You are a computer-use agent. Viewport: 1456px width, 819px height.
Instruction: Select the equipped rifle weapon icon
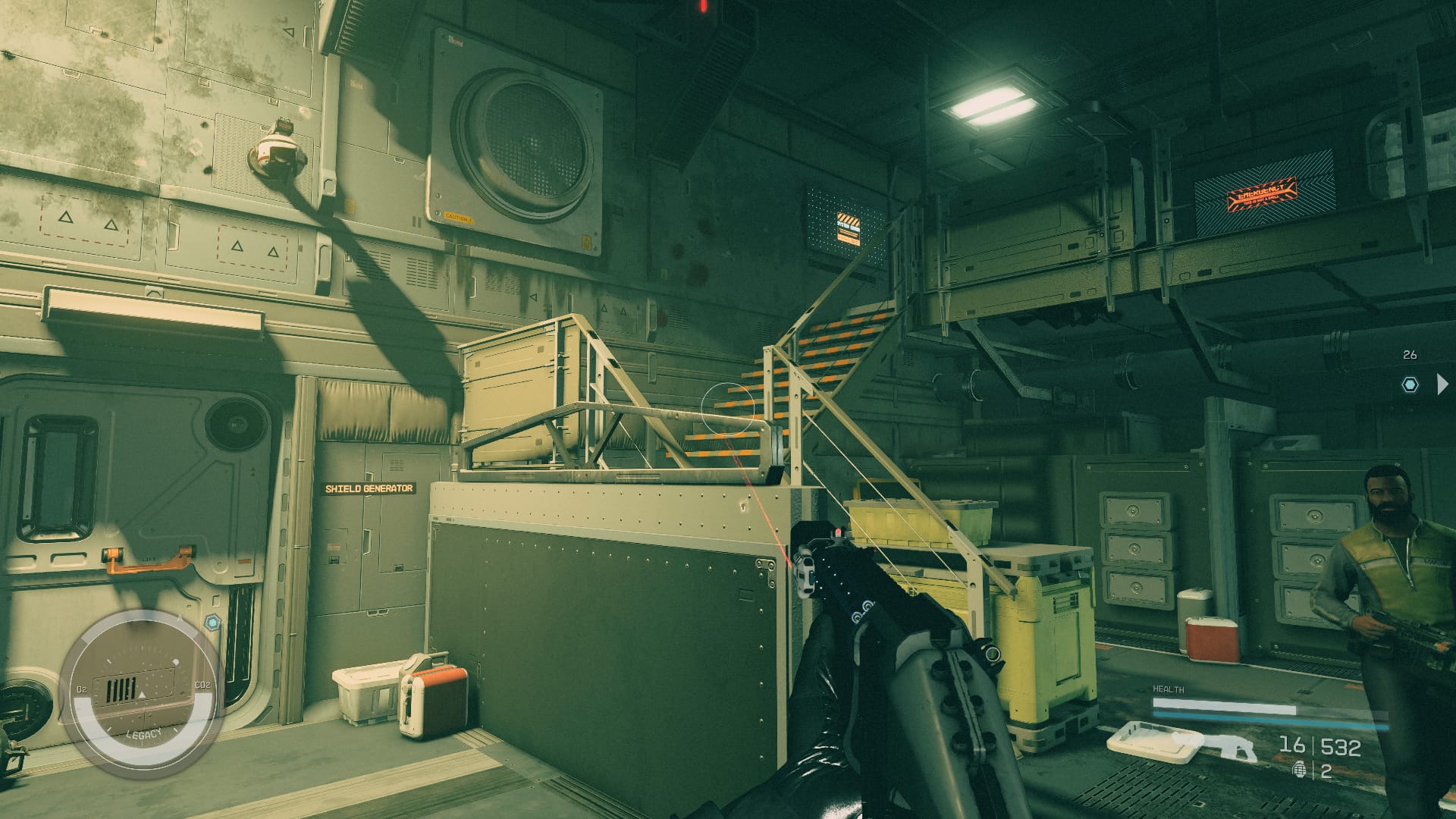click(1216, 747)
